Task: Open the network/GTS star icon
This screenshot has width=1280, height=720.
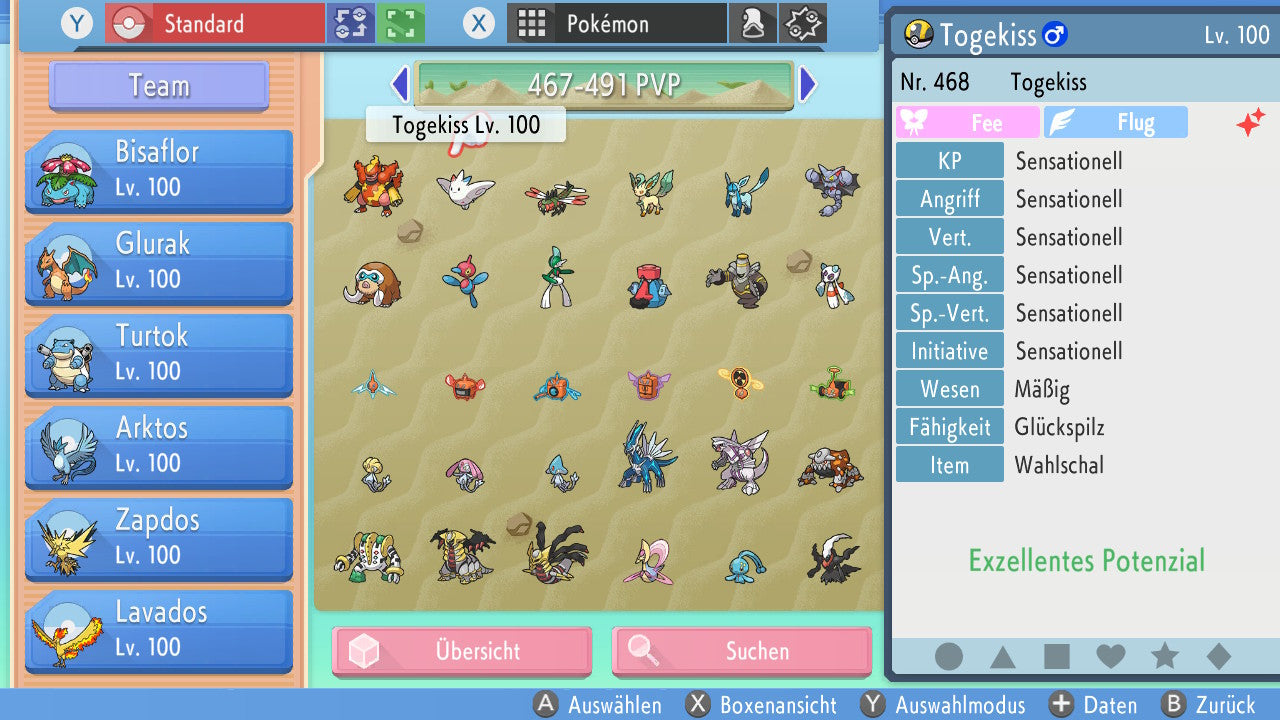Action: click(x=802, y=22)
